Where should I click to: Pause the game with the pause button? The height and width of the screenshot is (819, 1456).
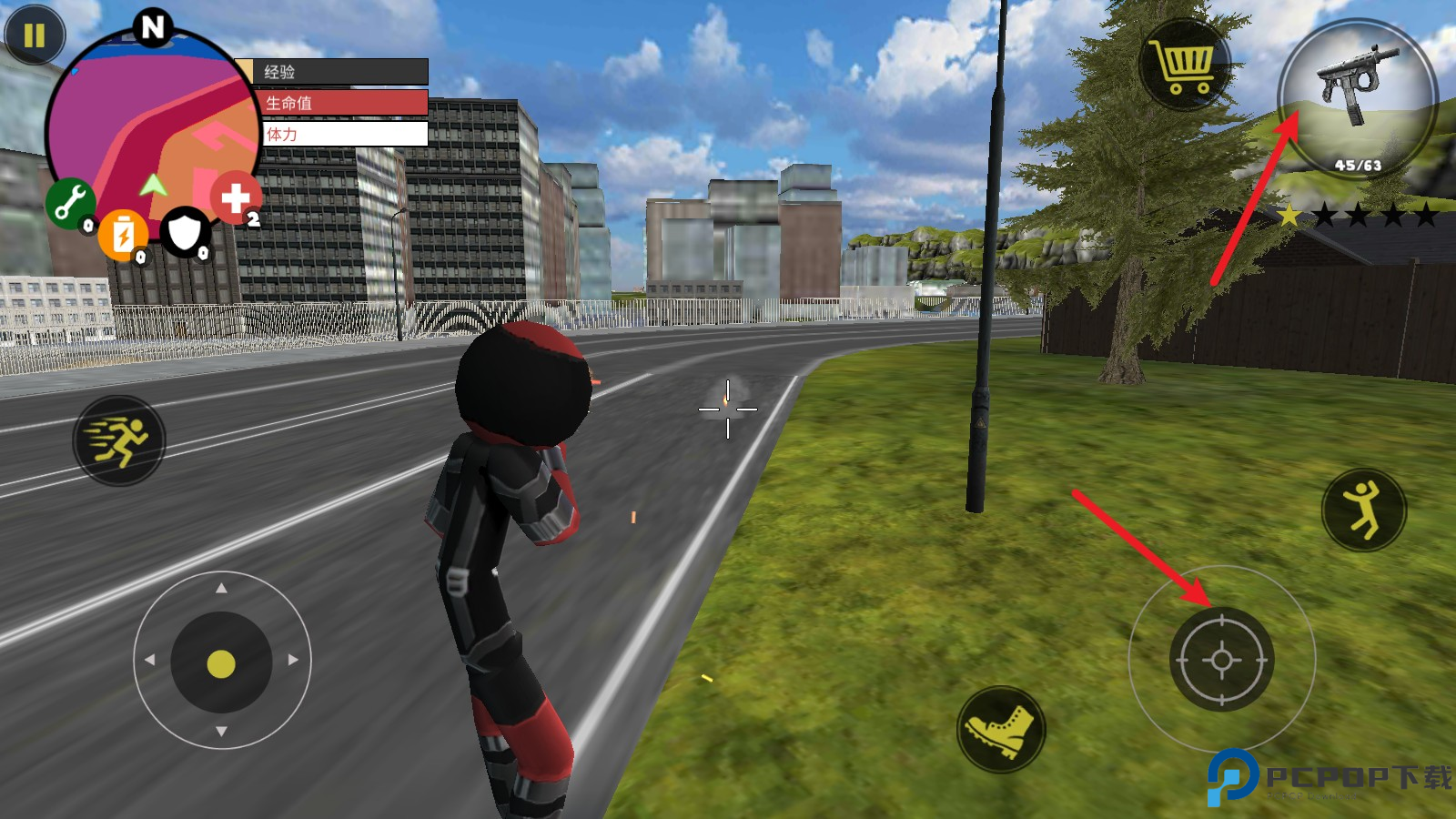[x=35, y=35]
